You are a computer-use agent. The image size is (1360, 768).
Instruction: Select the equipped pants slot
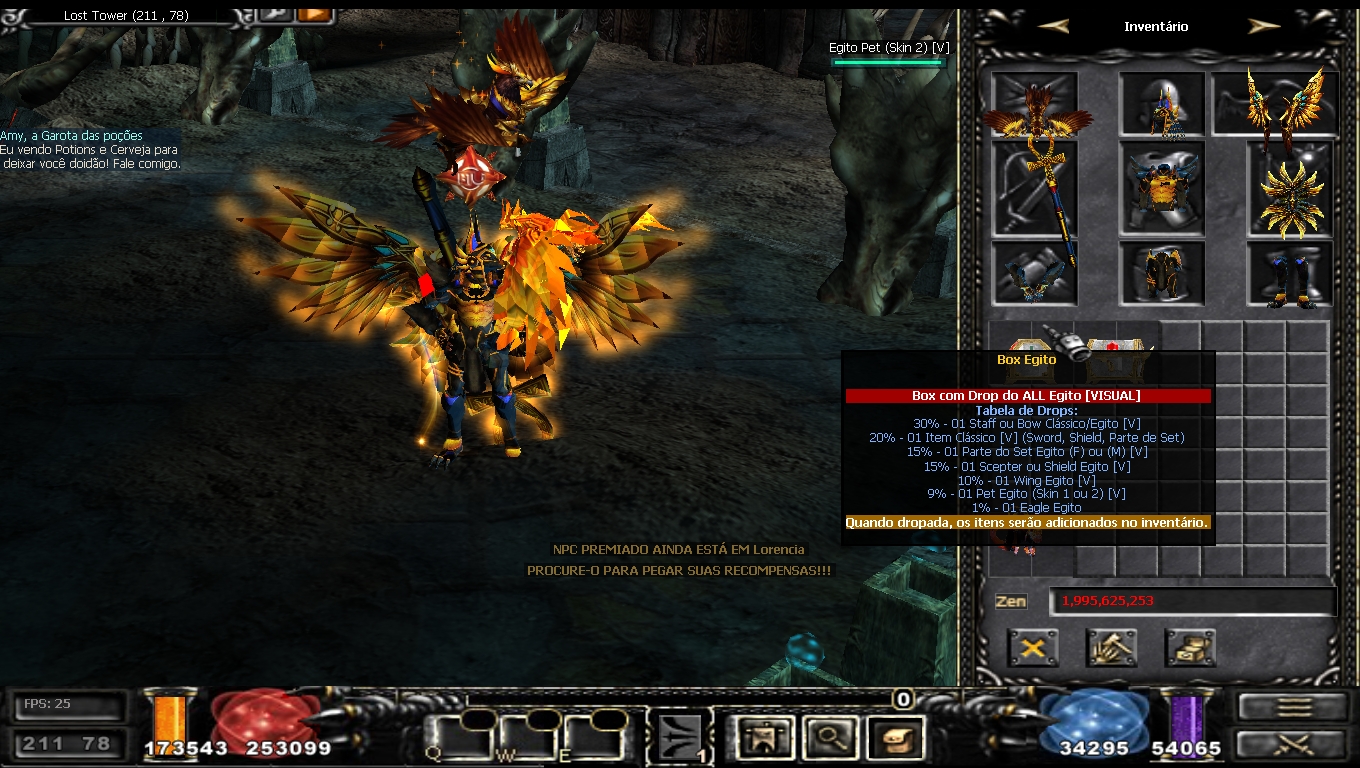pos(1161,273)
